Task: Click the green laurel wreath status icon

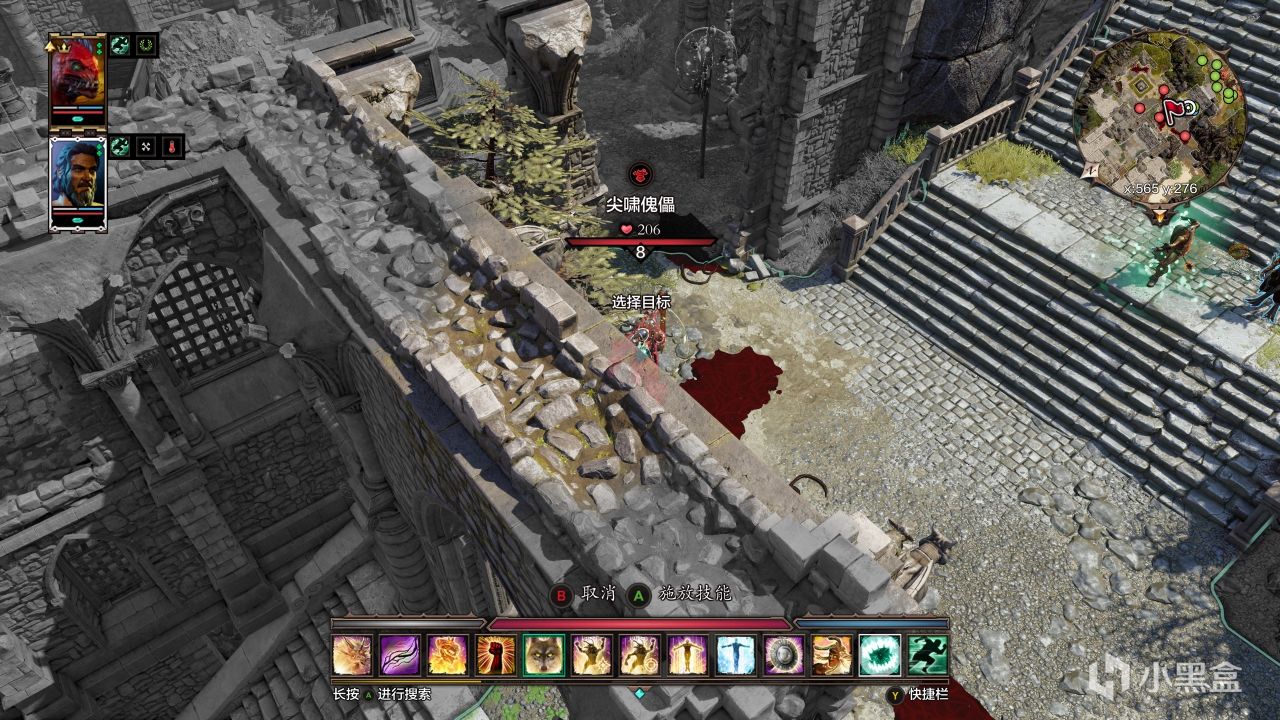Action: 146,45
